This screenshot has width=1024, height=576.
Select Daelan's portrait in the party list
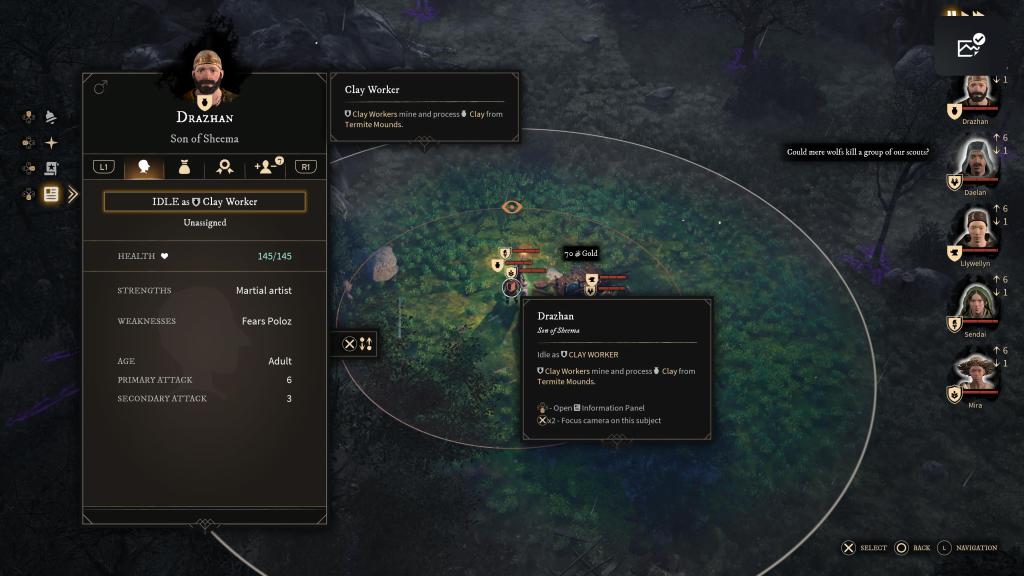pyautogui.click(x=976, y=161)
